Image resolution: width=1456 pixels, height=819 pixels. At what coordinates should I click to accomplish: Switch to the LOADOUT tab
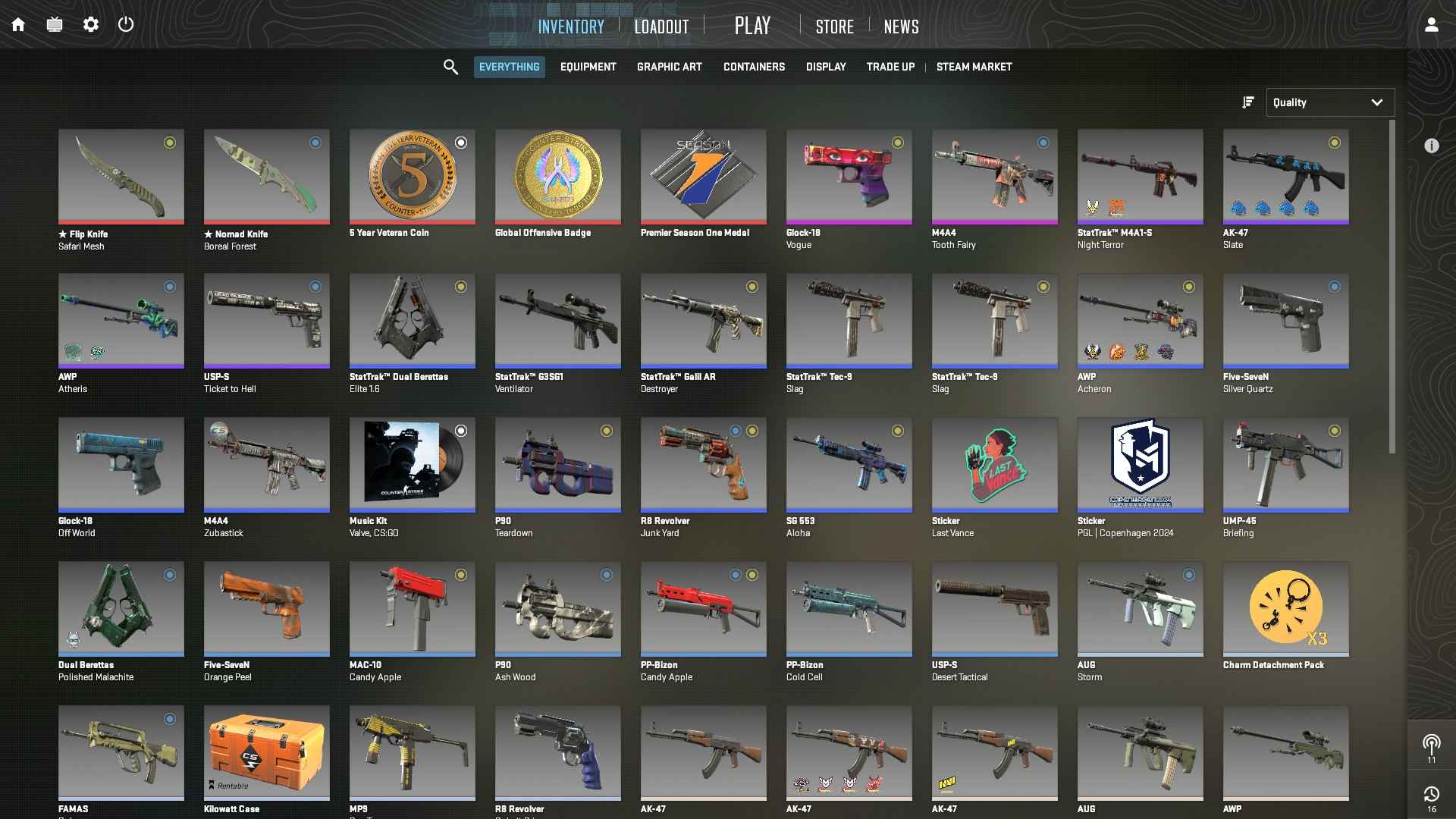pos(661,26)
